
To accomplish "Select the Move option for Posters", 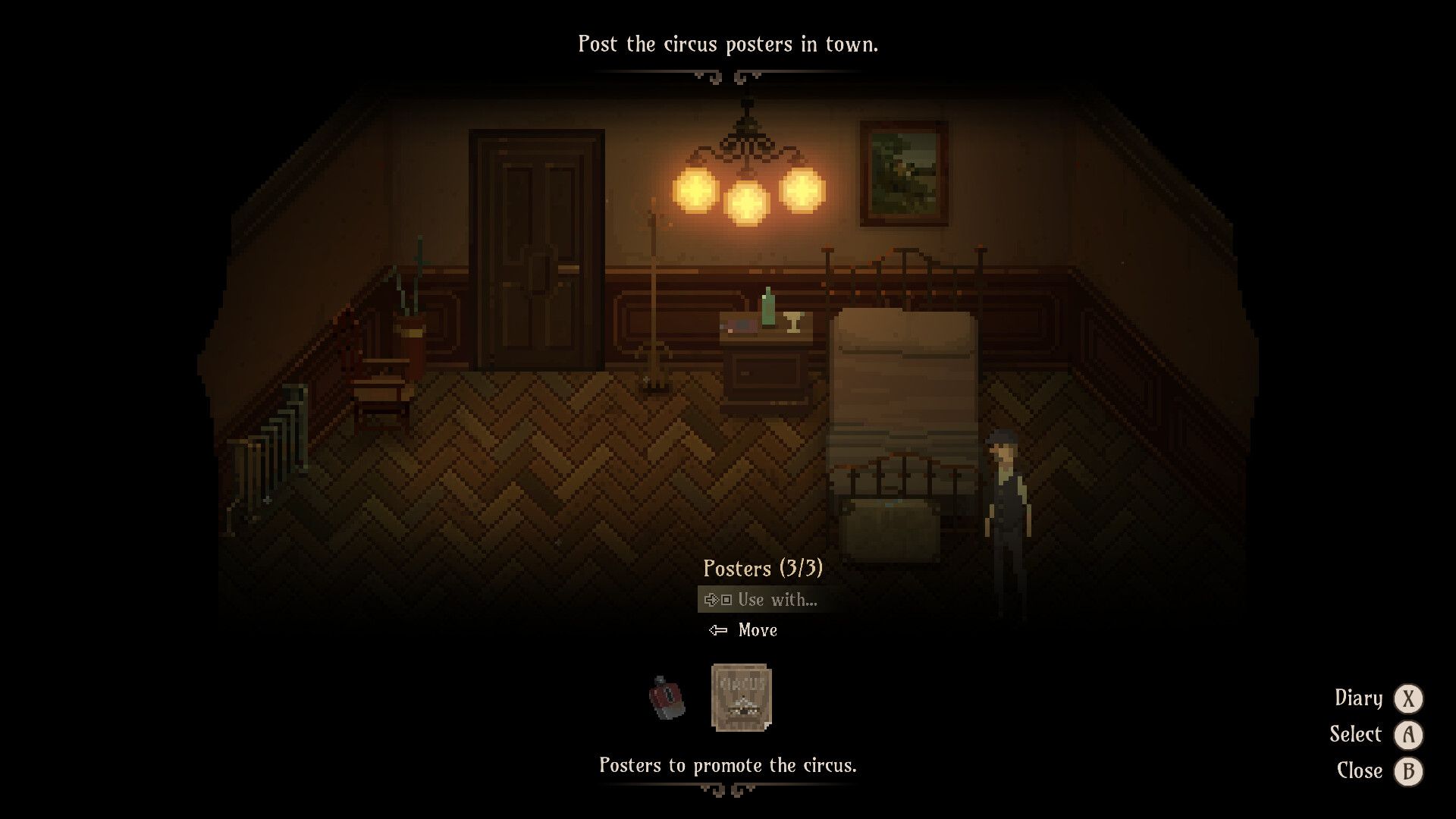I will [x=757, y=629].
